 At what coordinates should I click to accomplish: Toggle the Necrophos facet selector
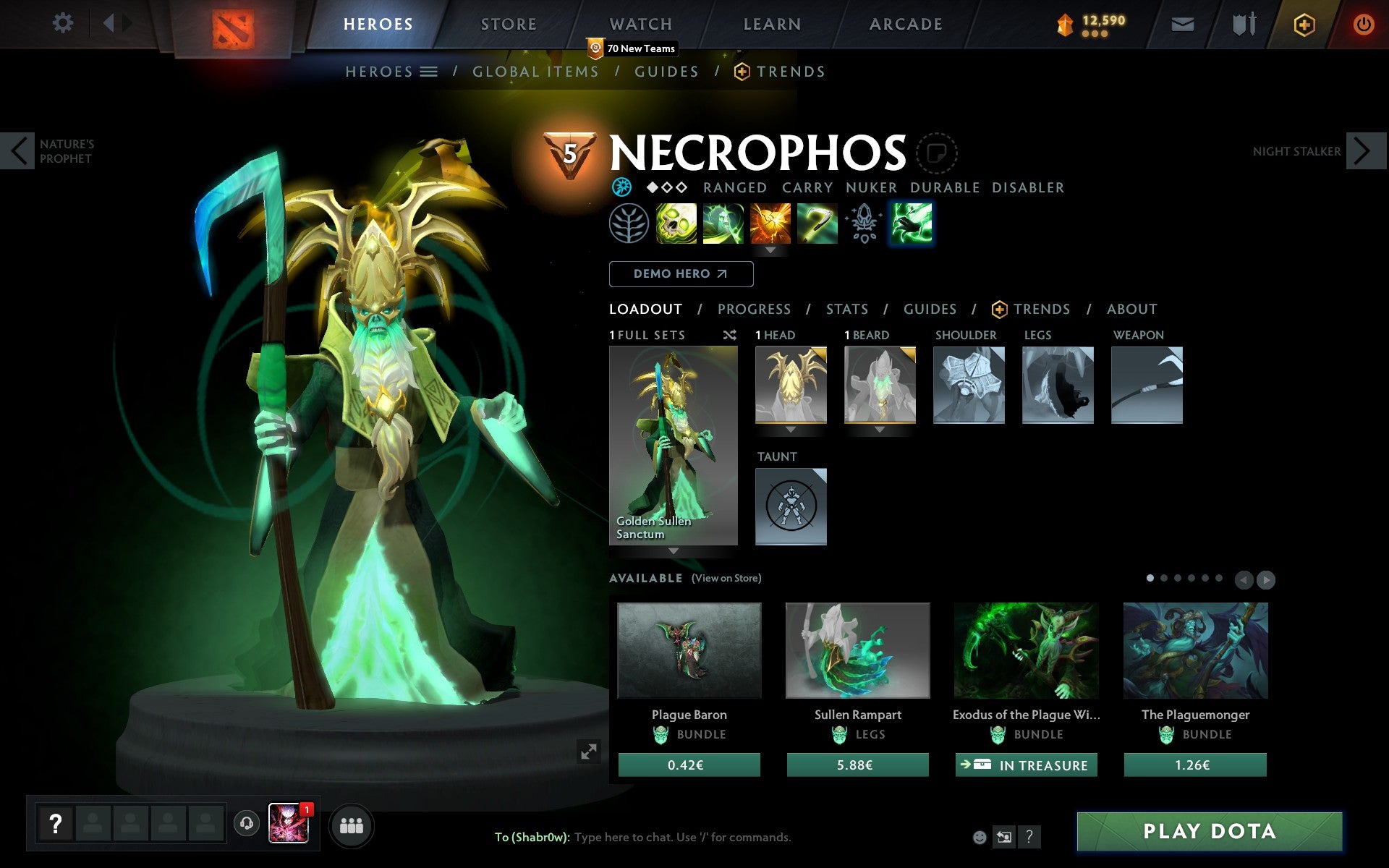point(621,187)
